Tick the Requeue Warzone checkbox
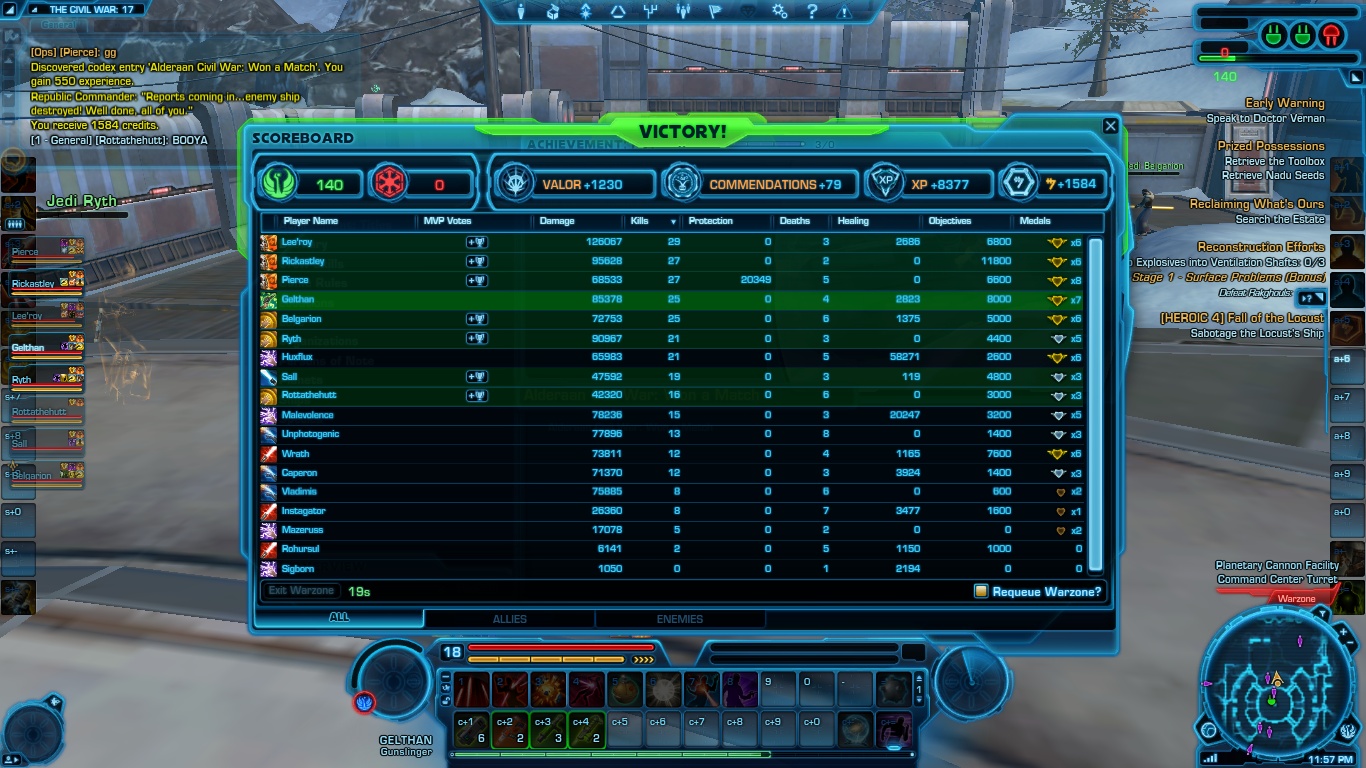 [981, 591]
